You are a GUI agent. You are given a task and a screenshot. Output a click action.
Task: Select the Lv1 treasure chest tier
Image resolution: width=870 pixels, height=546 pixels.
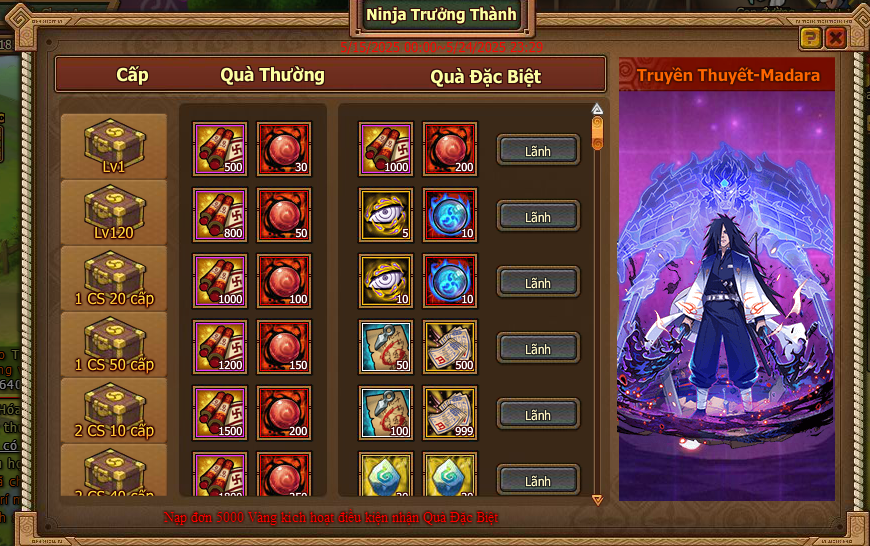click(x=114, y=146)
